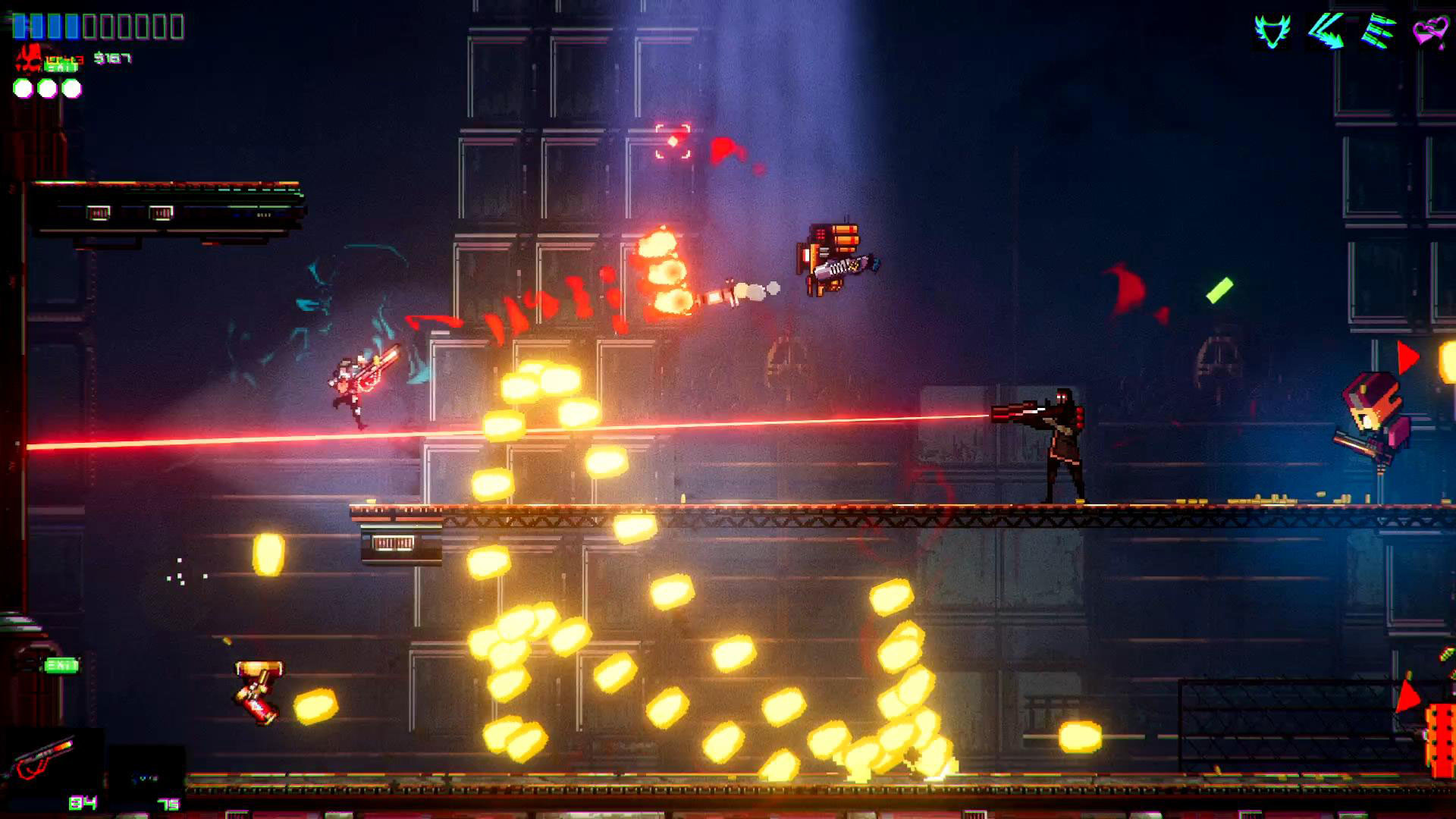Select the LVL 3 label beside the skull
The height and width of the screenshot is (819, 1456).
(64, 60)
